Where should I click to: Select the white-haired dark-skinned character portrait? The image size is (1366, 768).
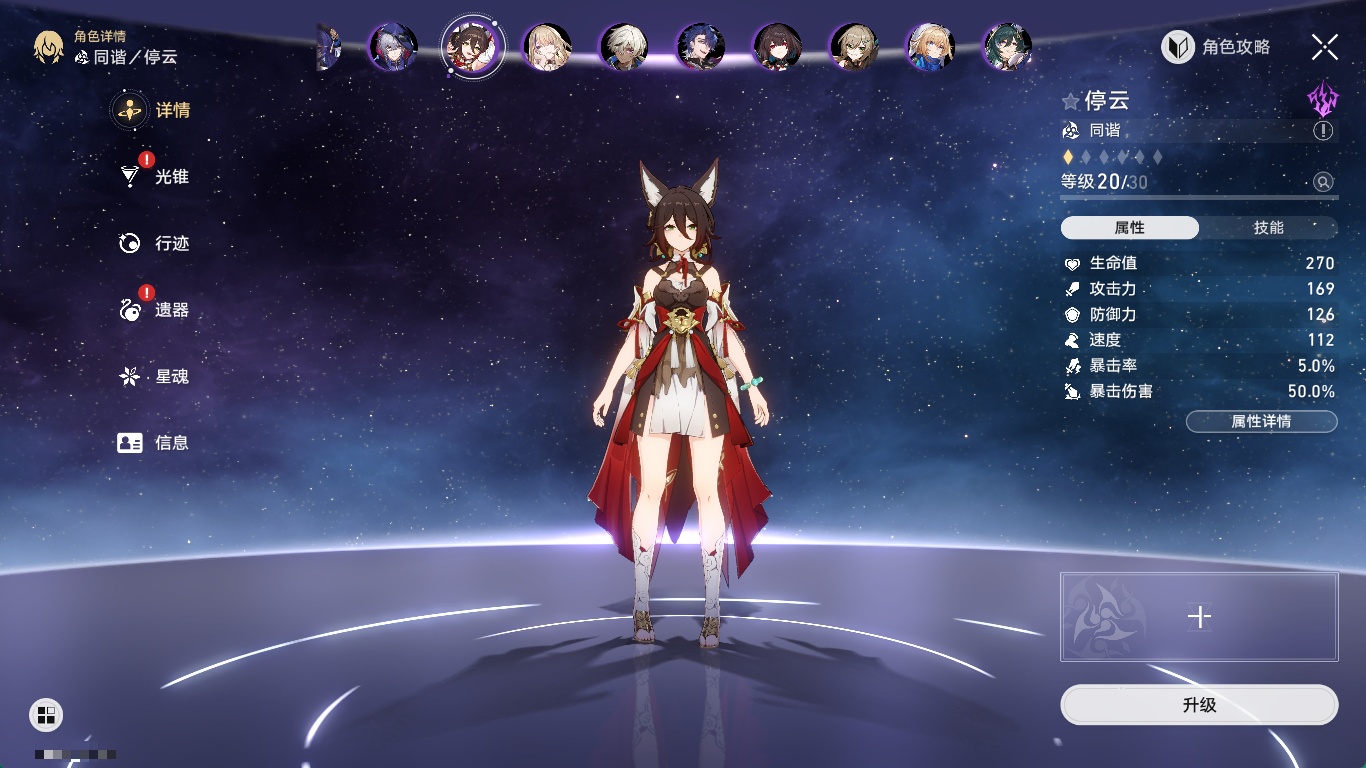(x=624, y=47)
